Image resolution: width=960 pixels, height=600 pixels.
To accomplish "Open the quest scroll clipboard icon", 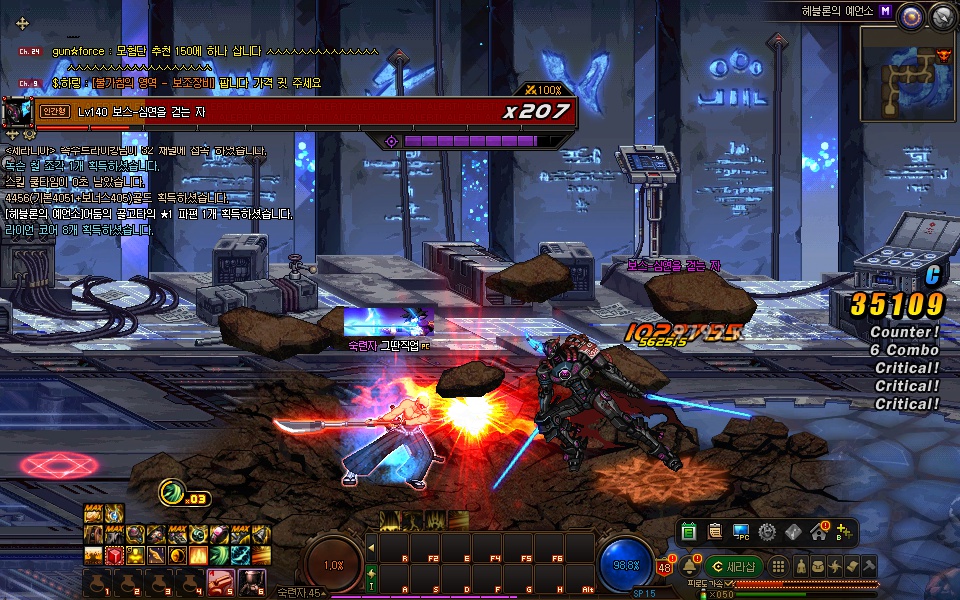I will point(714,532).
